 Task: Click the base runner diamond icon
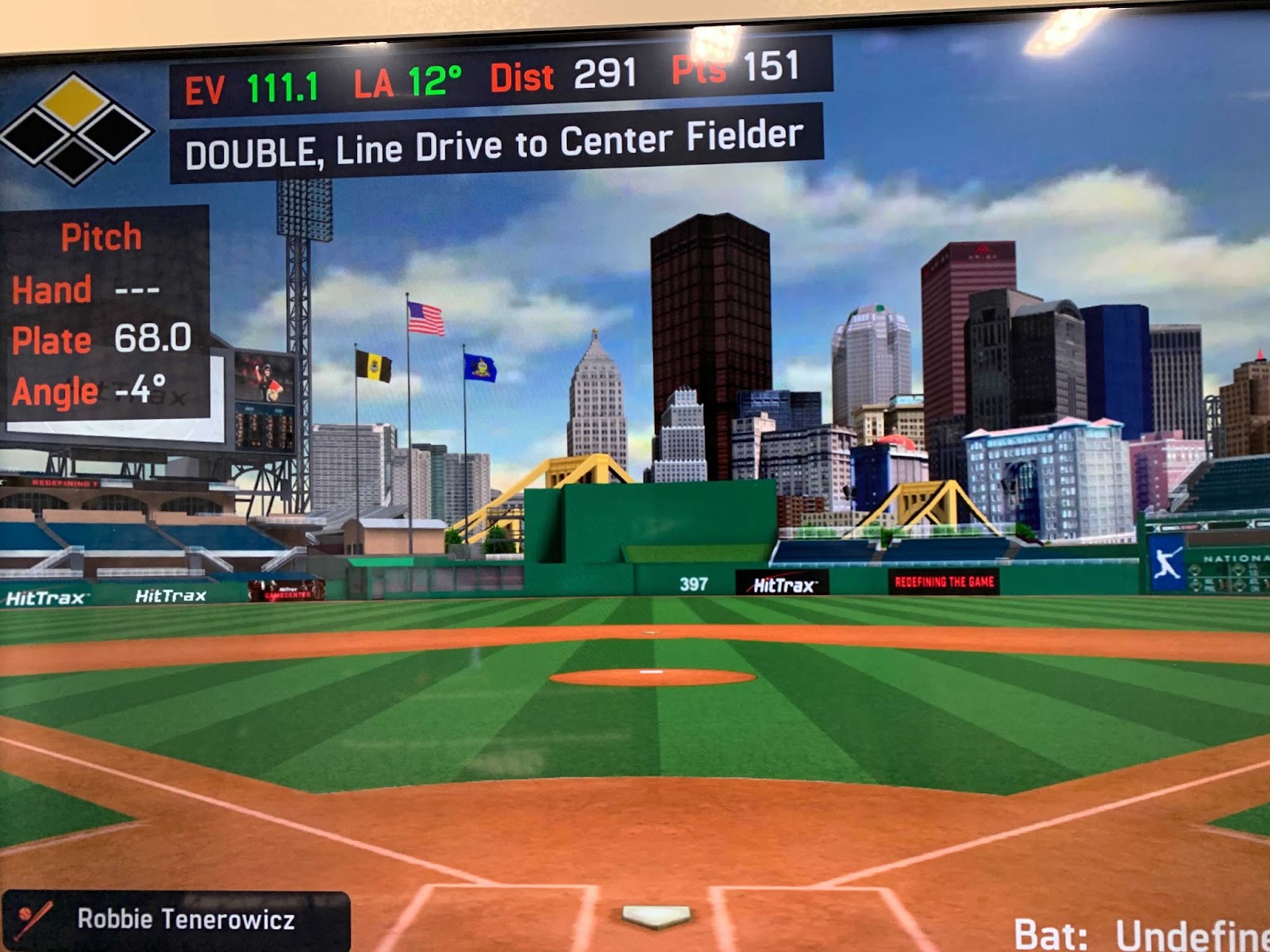click(x=75, y=129)
